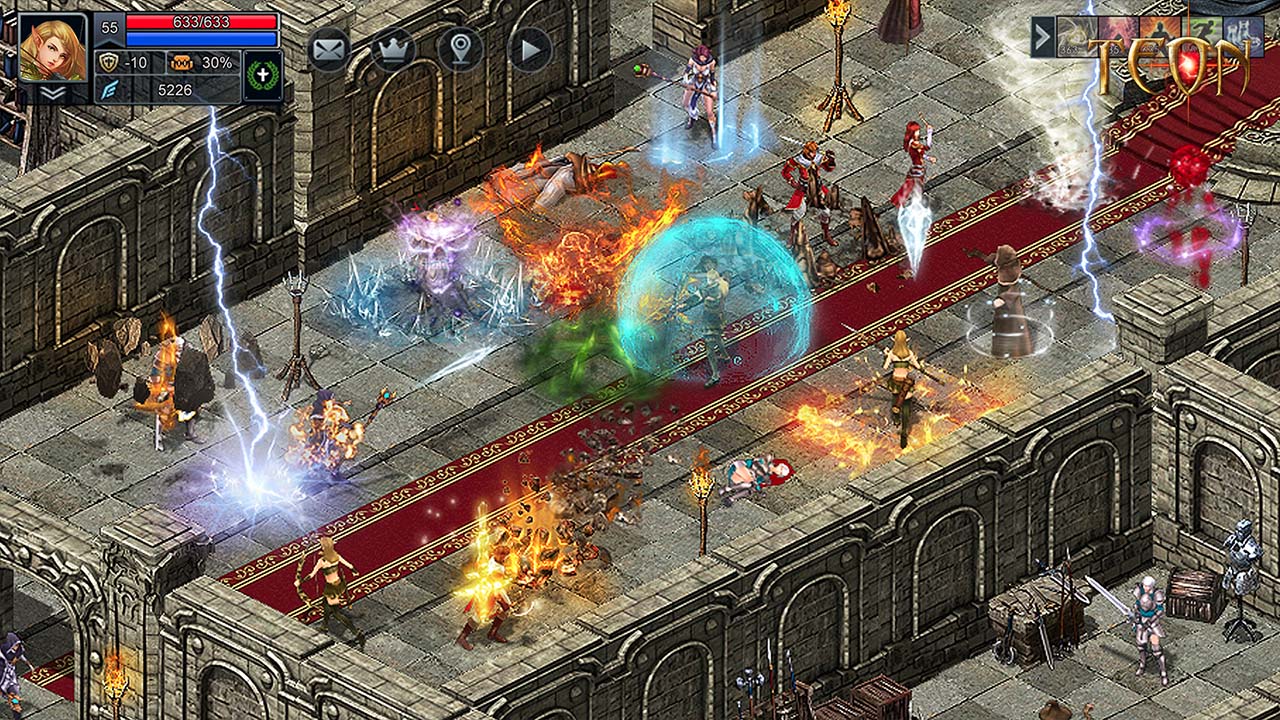Click the shield defense stat icon
This screenshot has width=1280, height=720.
click(x=110, y=62)
